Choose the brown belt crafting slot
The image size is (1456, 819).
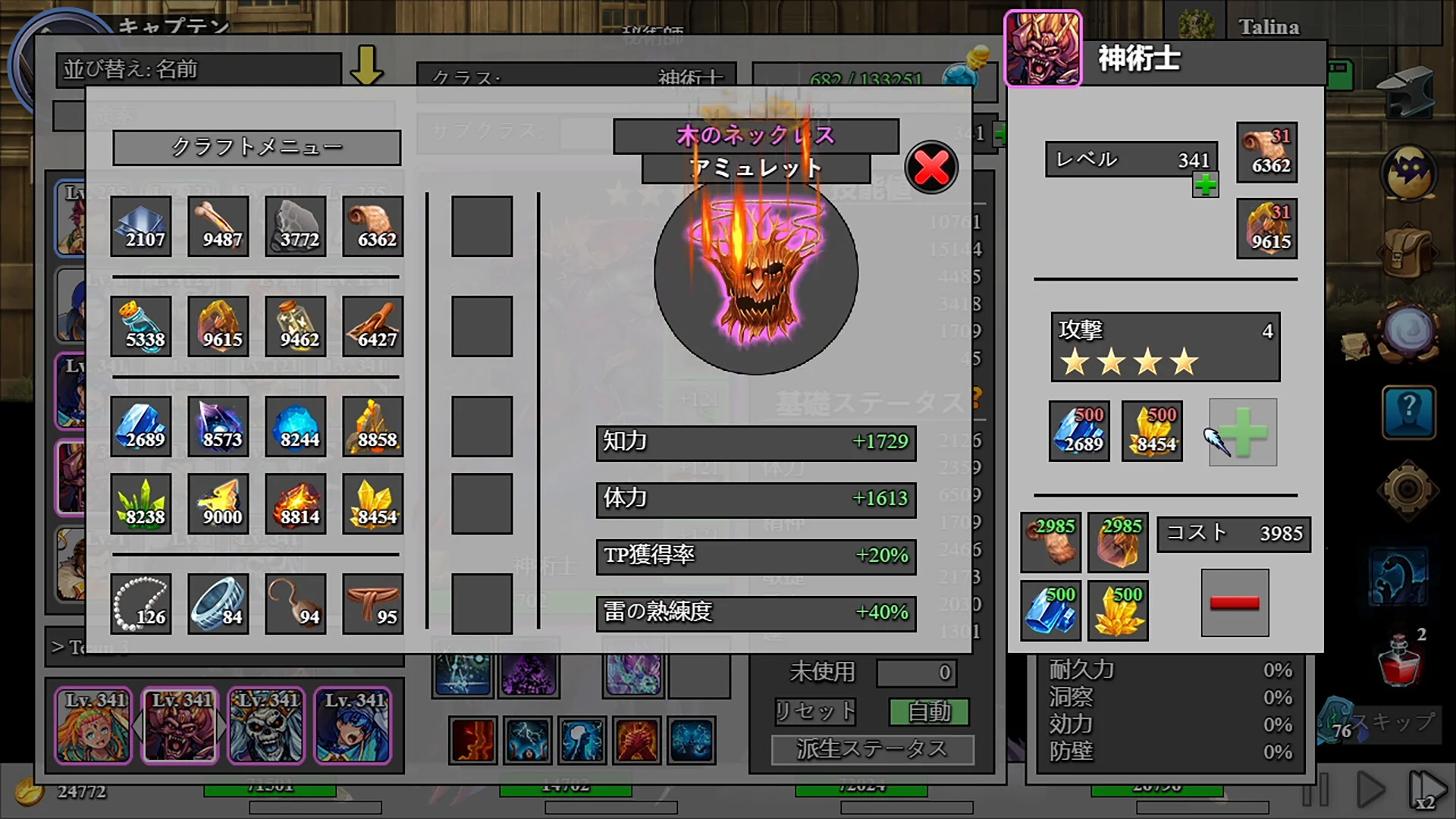[373, 604]
